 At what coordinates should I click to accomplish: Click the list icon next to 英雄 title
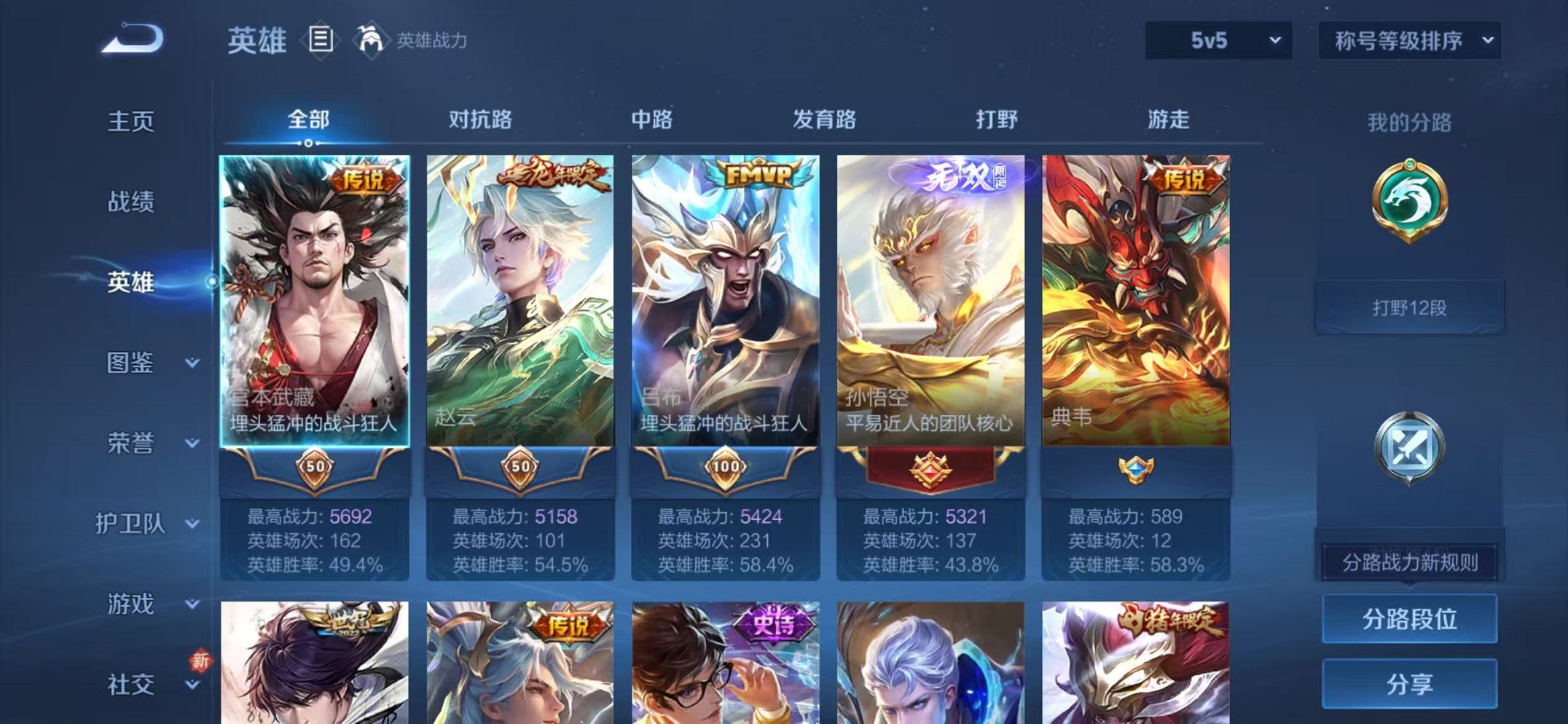tap(321, 40)
